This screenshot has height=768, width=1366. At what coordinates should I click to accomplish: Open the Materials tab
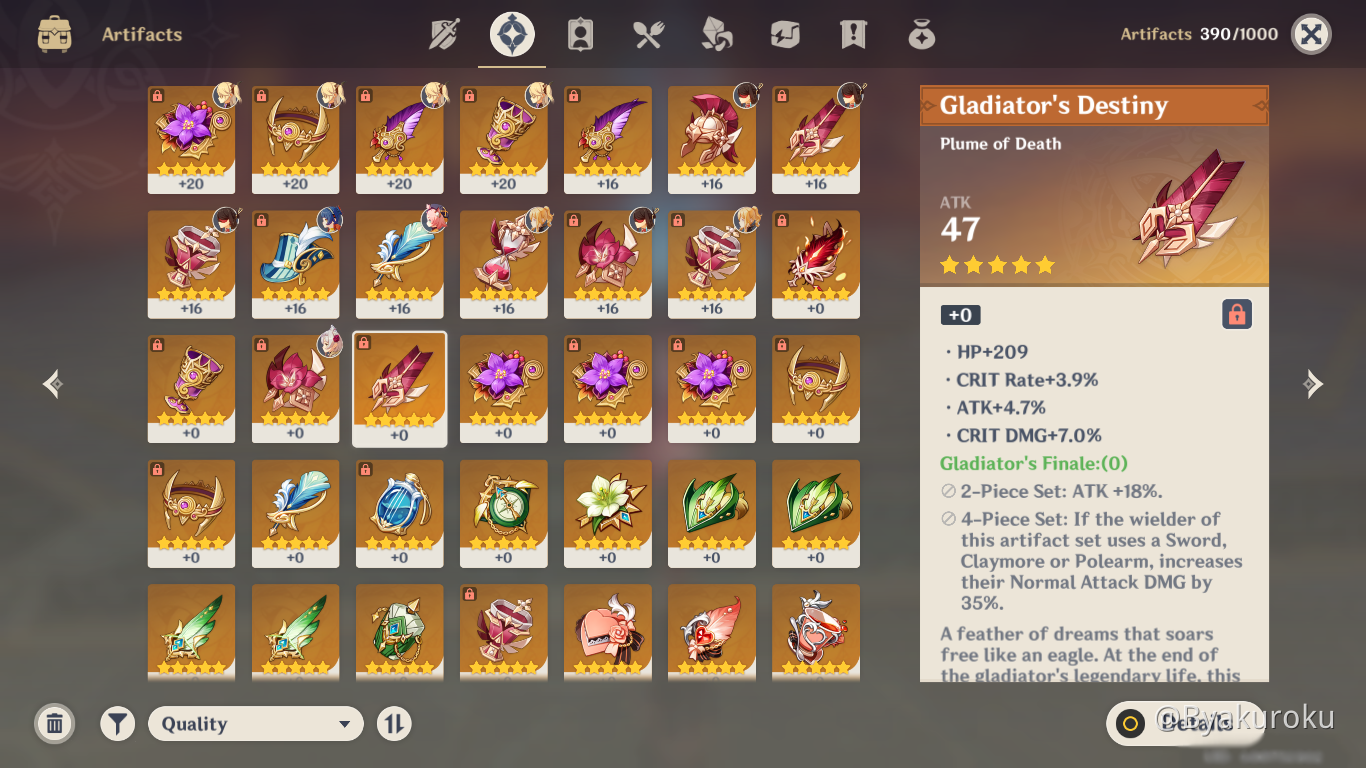(716, 35)
